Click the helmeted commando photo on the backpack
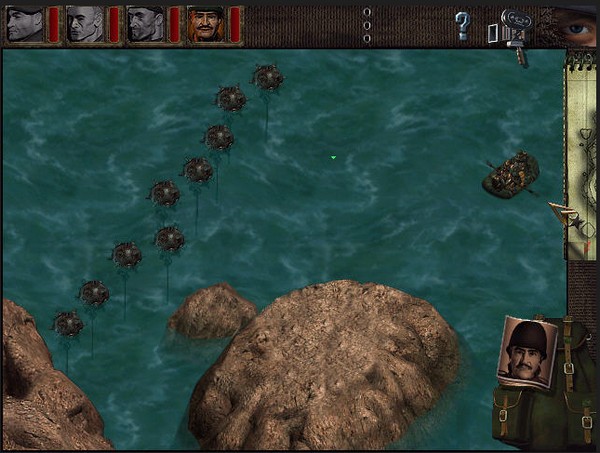Screen dimensions: 600x453 [x=526, y=352]
